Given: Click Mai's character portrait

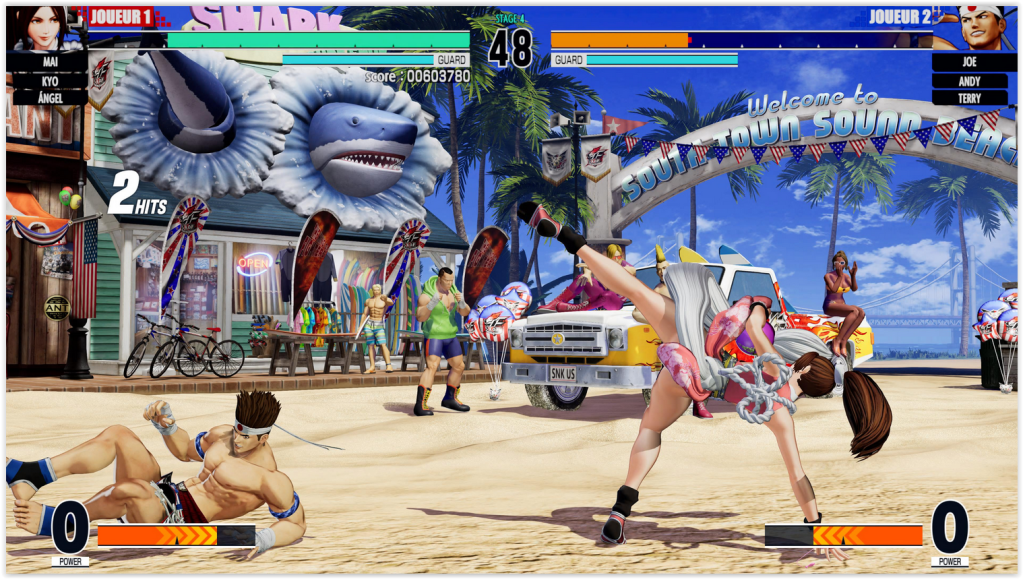Looking at the screenshot, I should pos(41,27).
